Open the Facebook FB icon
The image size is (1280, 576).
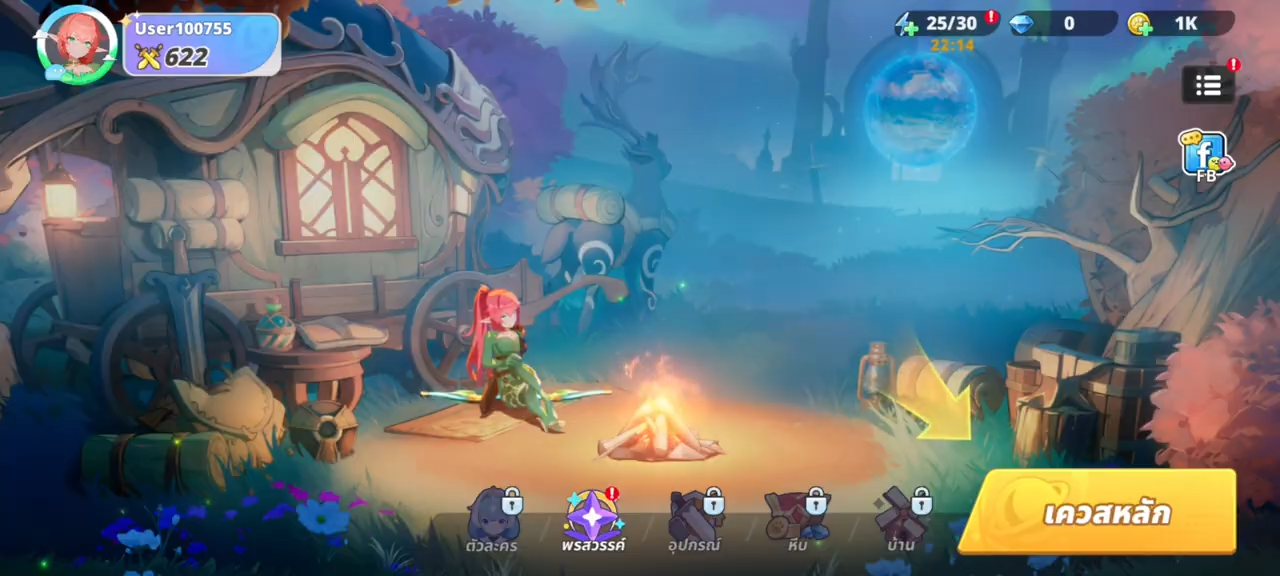coord(1205,156)
